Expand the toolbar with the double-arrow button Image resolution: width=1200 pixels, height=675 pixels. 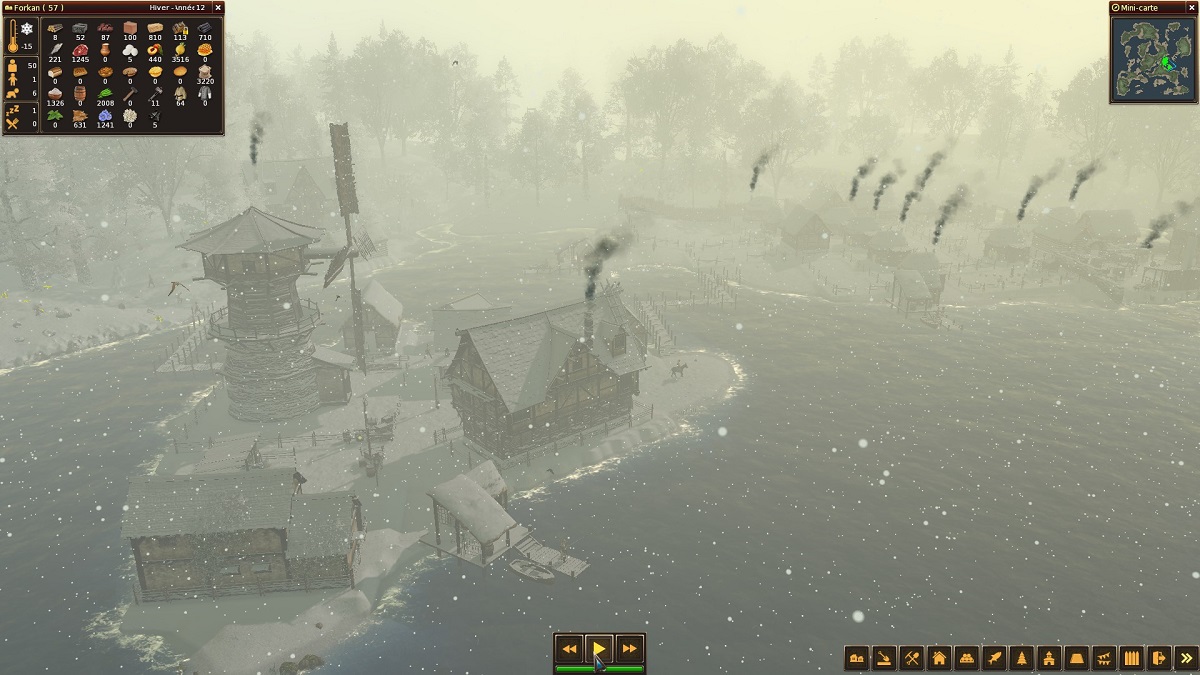point(1186,658)
